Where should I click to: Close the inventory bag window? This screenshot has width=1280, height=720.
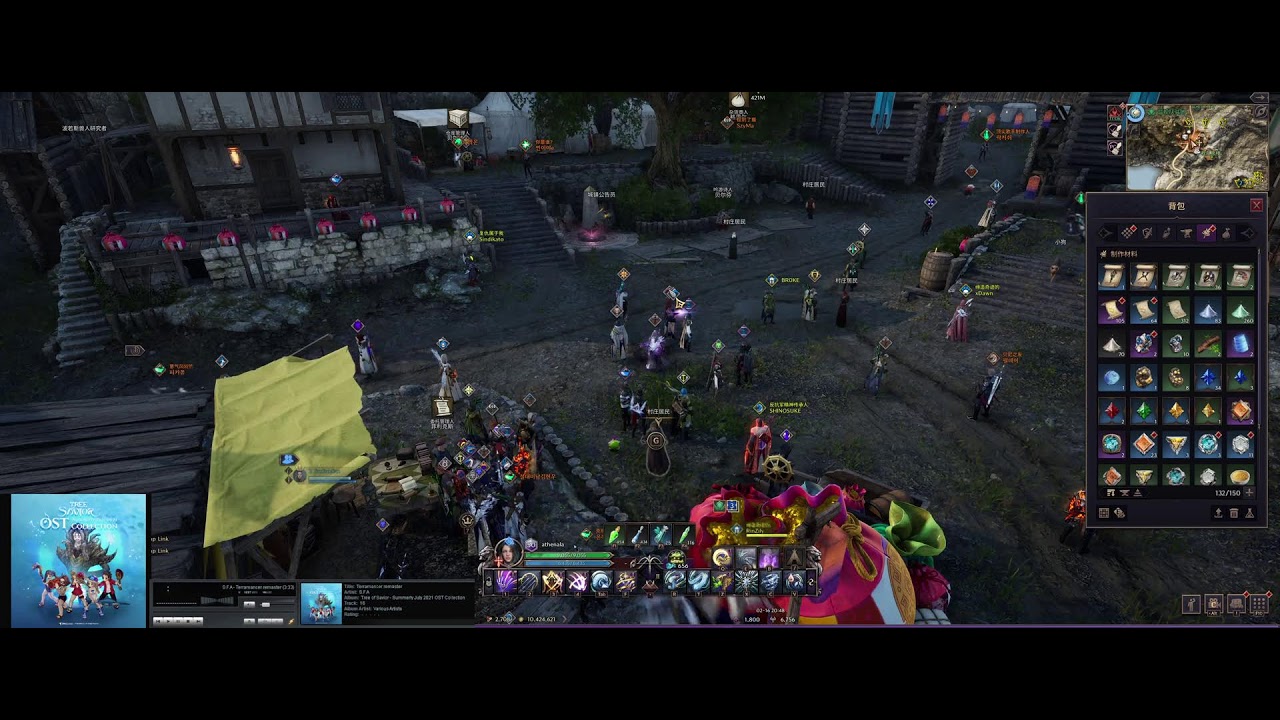[x=1256, y=205]
